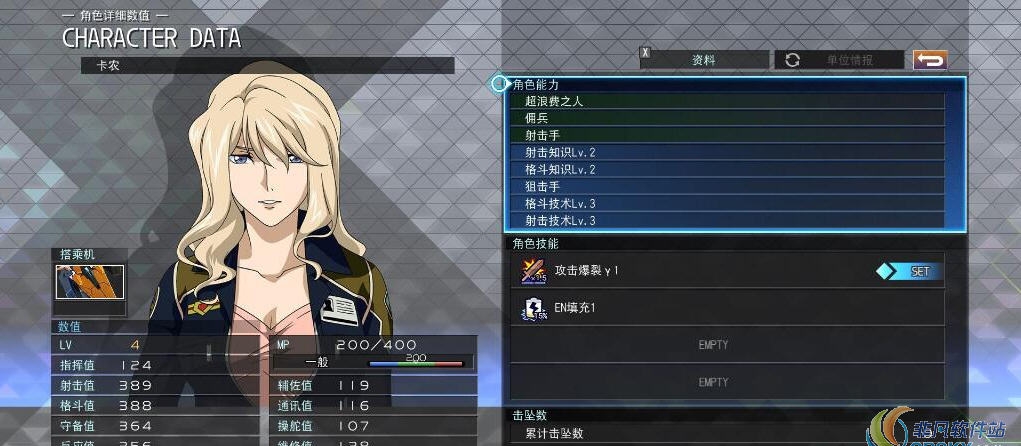Highlight the 射击技术Lv.3 ability row
This screenshot has height=446, width=1021.
[728, 220]
